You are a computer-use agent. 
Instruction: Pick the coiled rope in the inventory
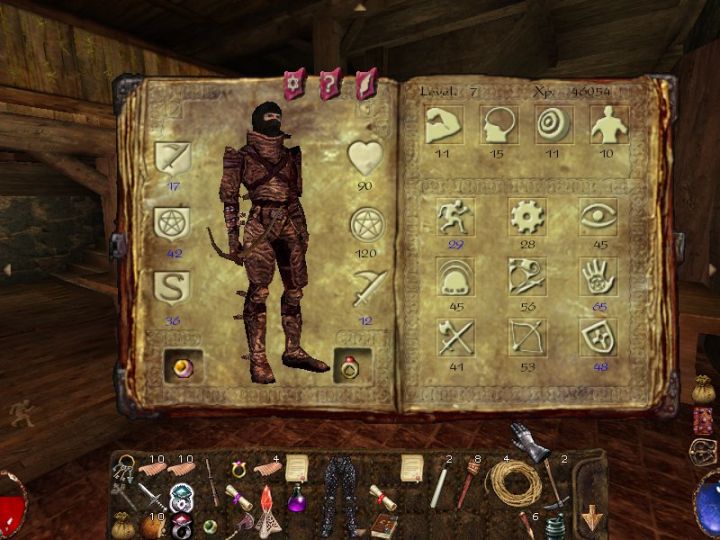point(506,485)
